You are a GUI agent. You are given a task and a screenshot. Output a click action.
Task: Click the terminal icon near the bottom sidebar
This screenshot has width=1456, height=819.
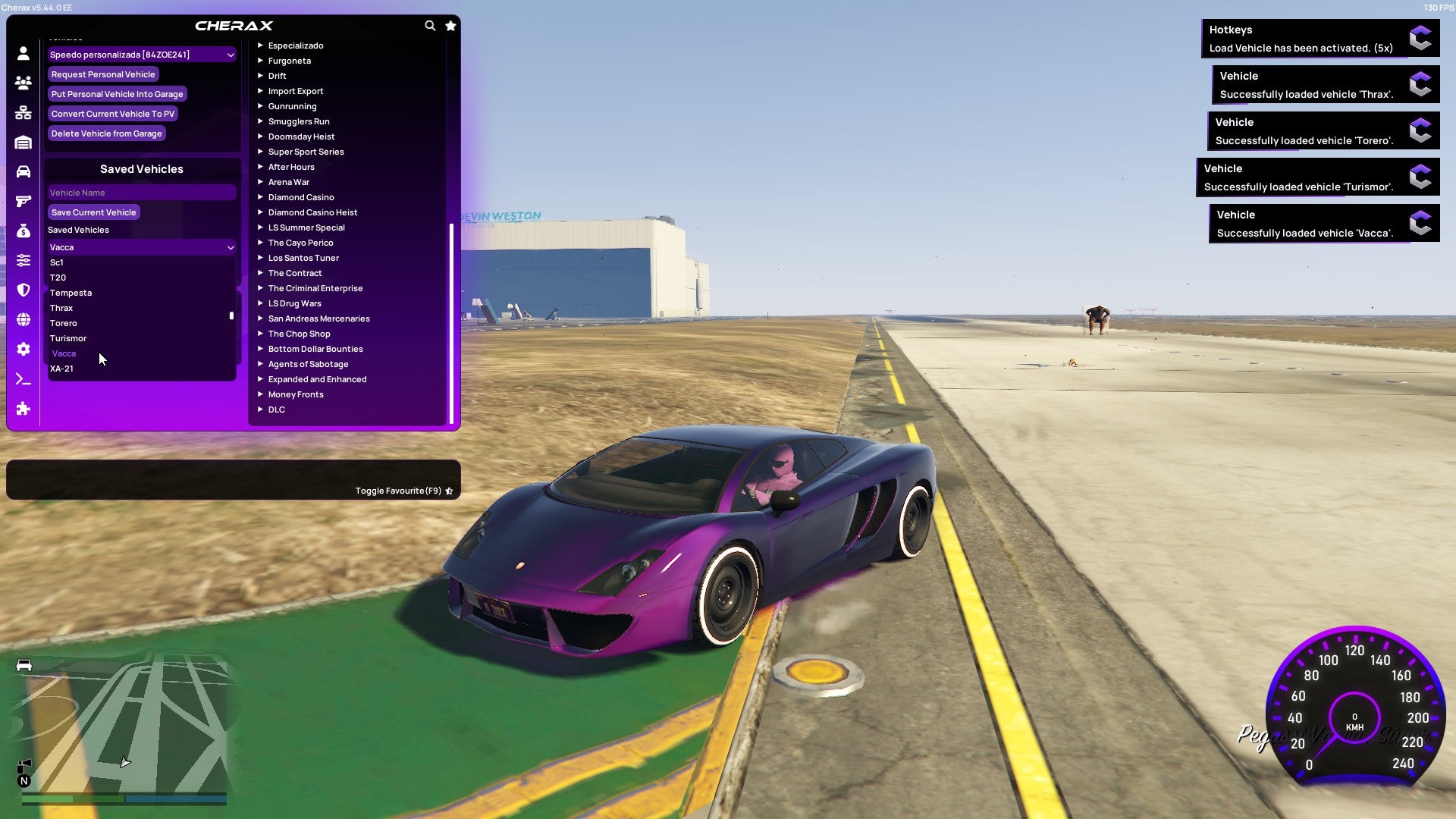(23, 378)
